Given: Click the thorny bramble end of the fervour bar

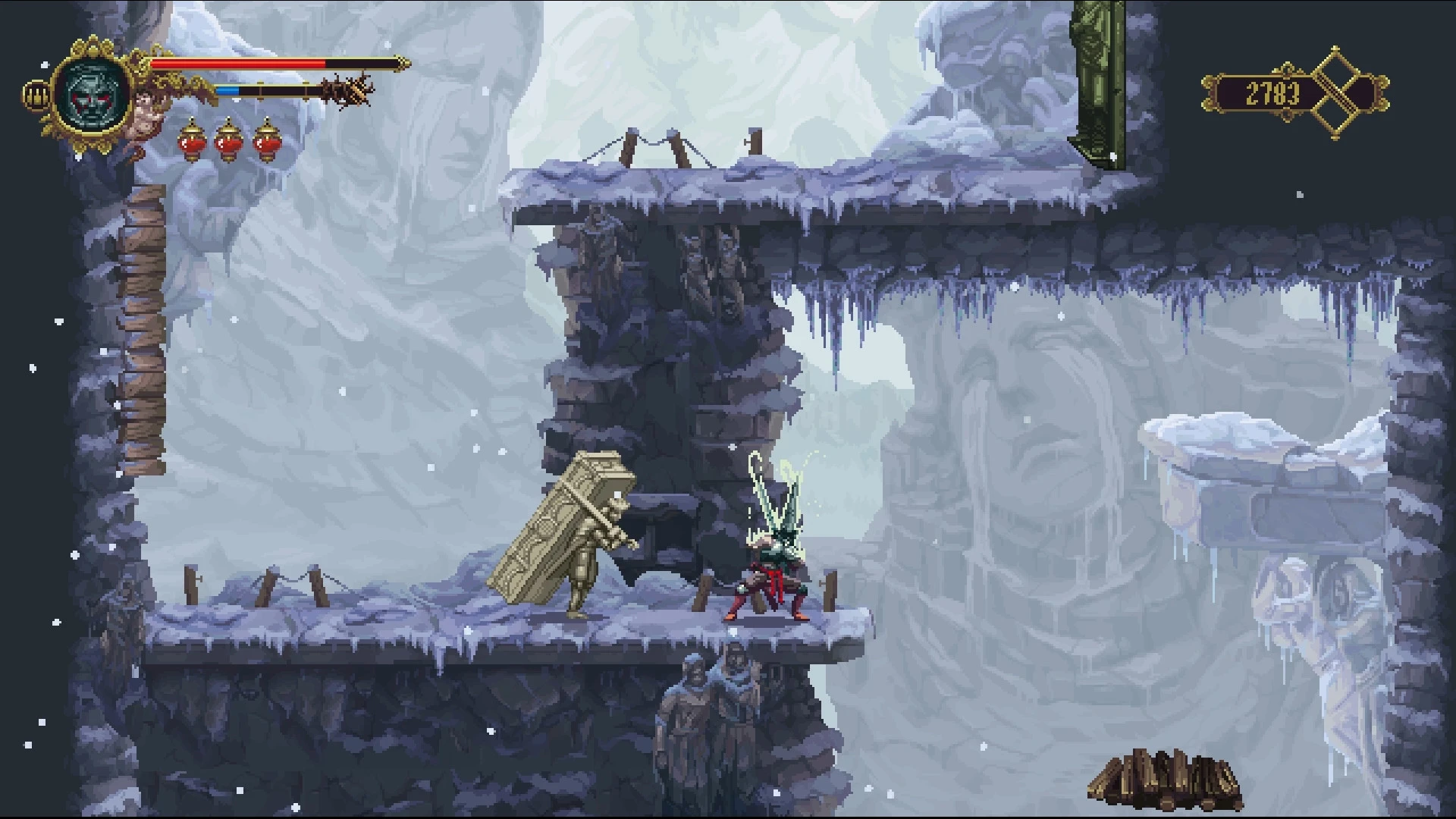Looking at the screenshot, I should point(345,87).
